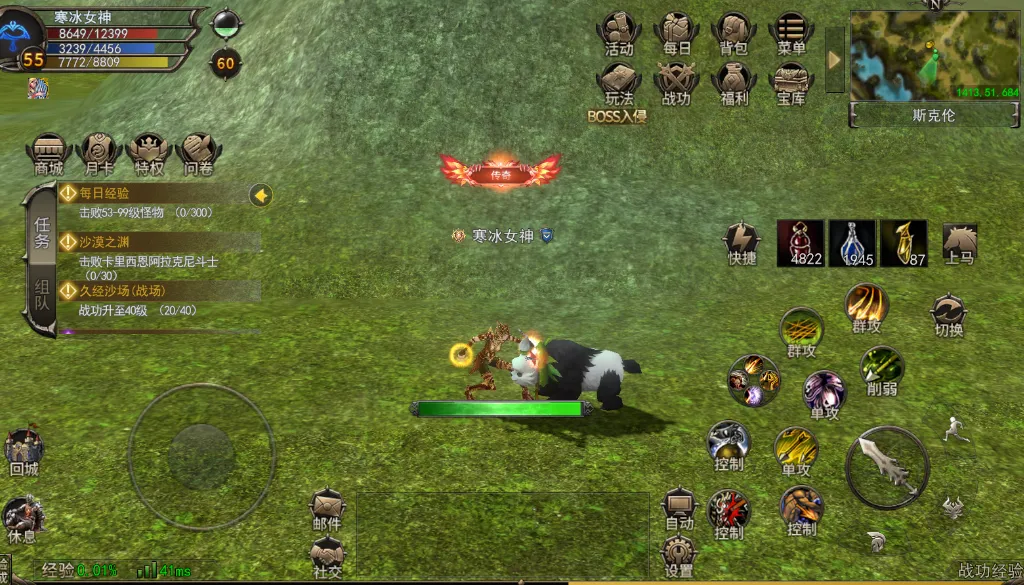This screenshot has width=1024, height=585.
Task: Use the red health potion slot
Action: (x=801, y=243)
